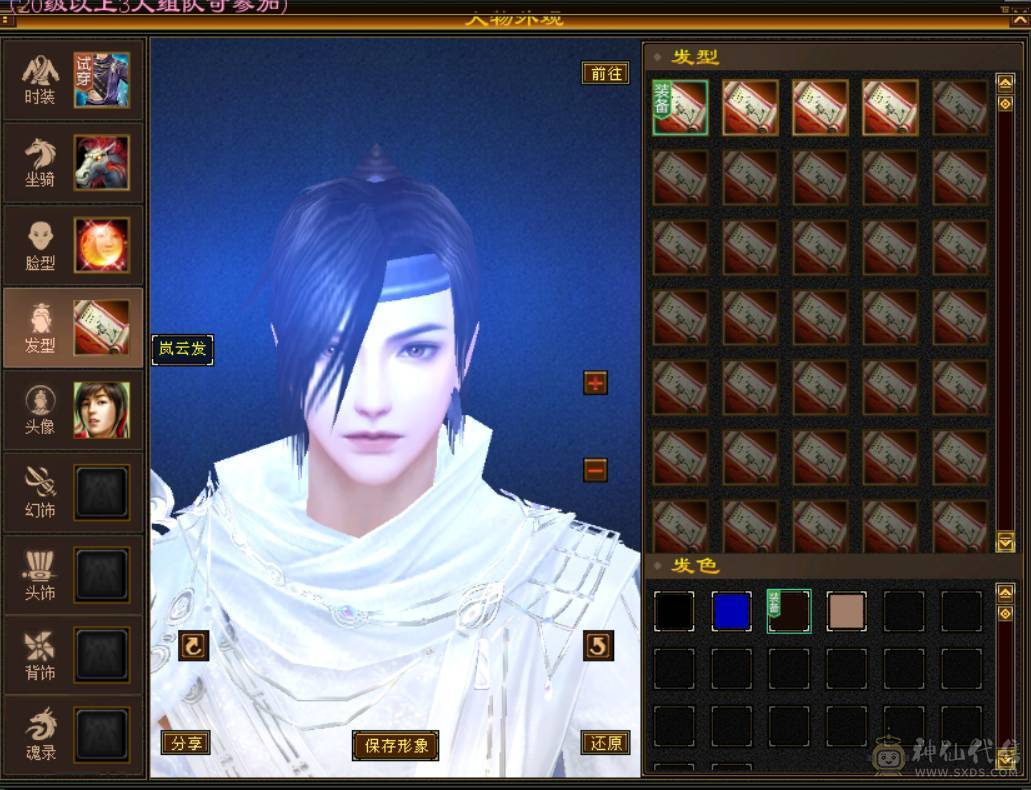Reset appearance with 还原 button

tap(605, 743)
